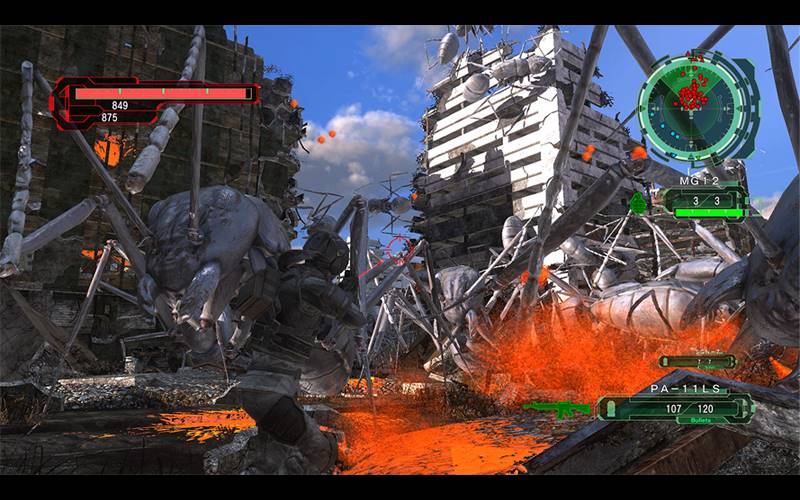Select the green MG12 grenade icon
The image size is (800, 500).
coord(640,203)
